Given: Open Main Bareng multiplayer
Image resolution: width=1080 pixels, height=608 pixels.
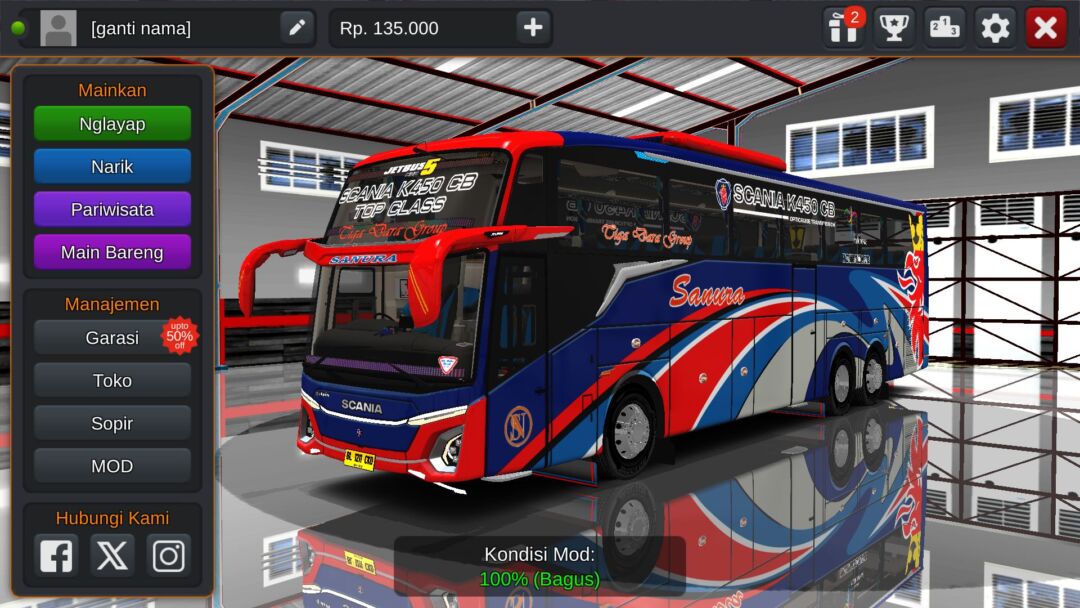Looking at the screenshot, I should (x=112, y=253).
